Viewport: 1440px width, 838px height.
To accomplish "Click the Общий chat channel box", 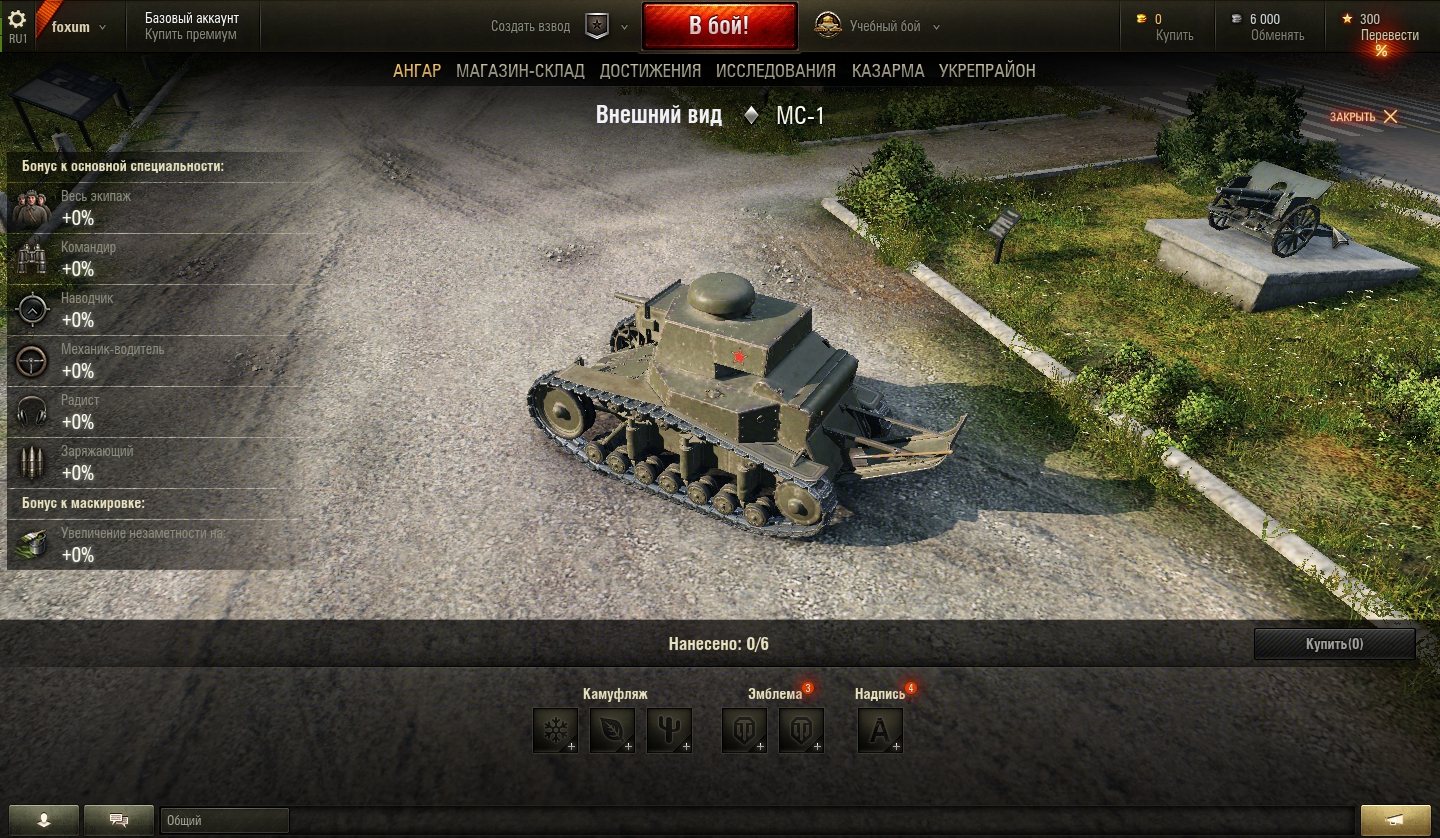I will [224, 820].
